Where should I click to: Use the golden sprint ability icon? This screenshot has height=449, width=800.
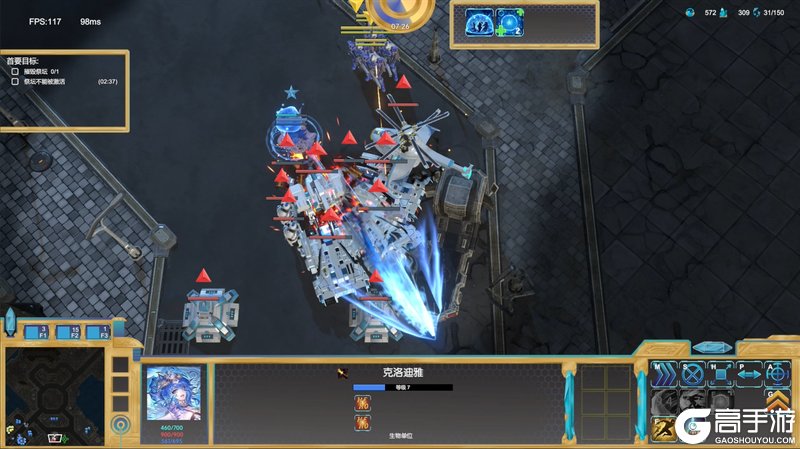pos(663,428)
